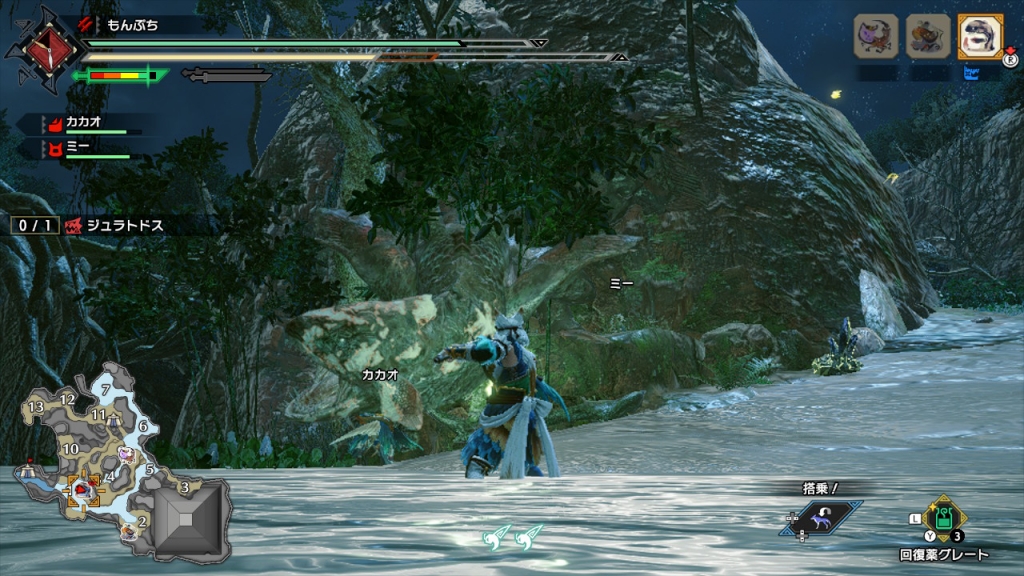
Task: Click the monster marker near area 6
Action: tap(127, 453)
